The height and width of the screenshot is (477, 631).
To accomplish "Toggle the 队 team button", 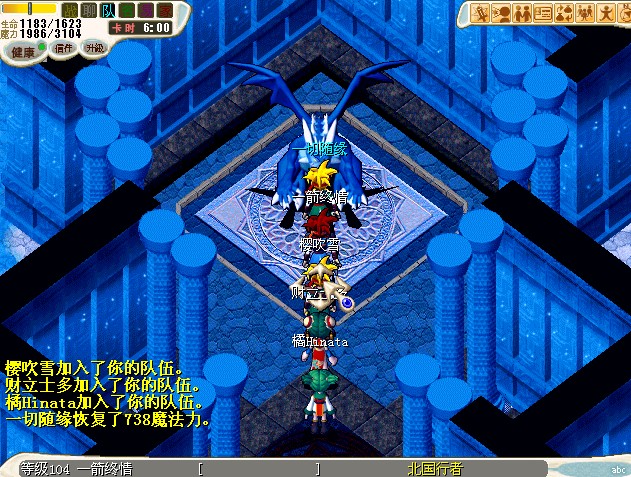I will click(107, 9).
